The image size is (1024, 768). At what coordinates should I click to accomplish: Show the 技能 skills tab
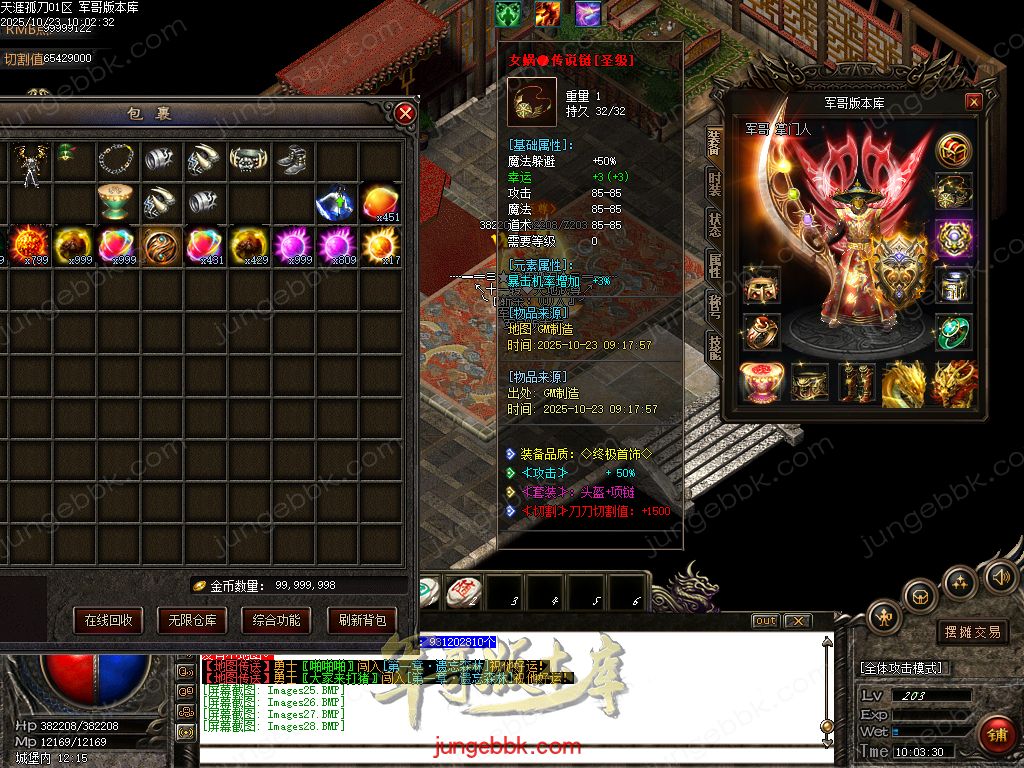click(x=714, y=347)
